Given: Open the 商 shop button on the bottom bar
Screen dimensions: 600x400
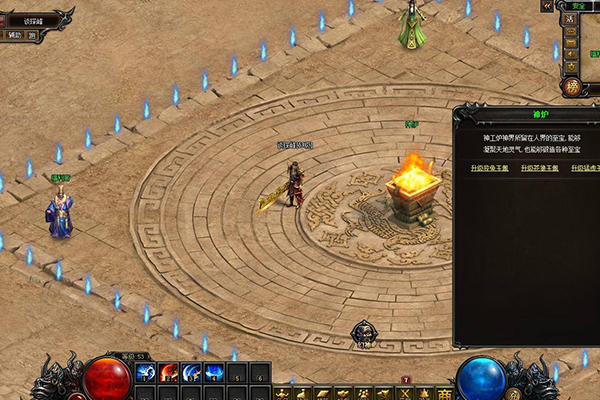Looking at the screenshot, I should (445, 393).
